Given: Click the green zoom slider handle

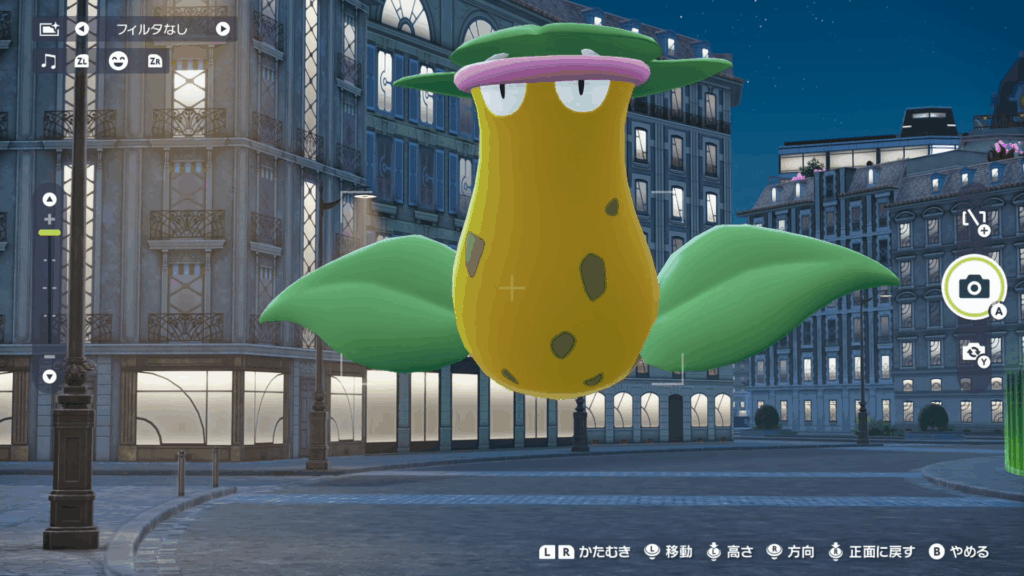Looking at the screenshot, I should click(x=49, y=232).
